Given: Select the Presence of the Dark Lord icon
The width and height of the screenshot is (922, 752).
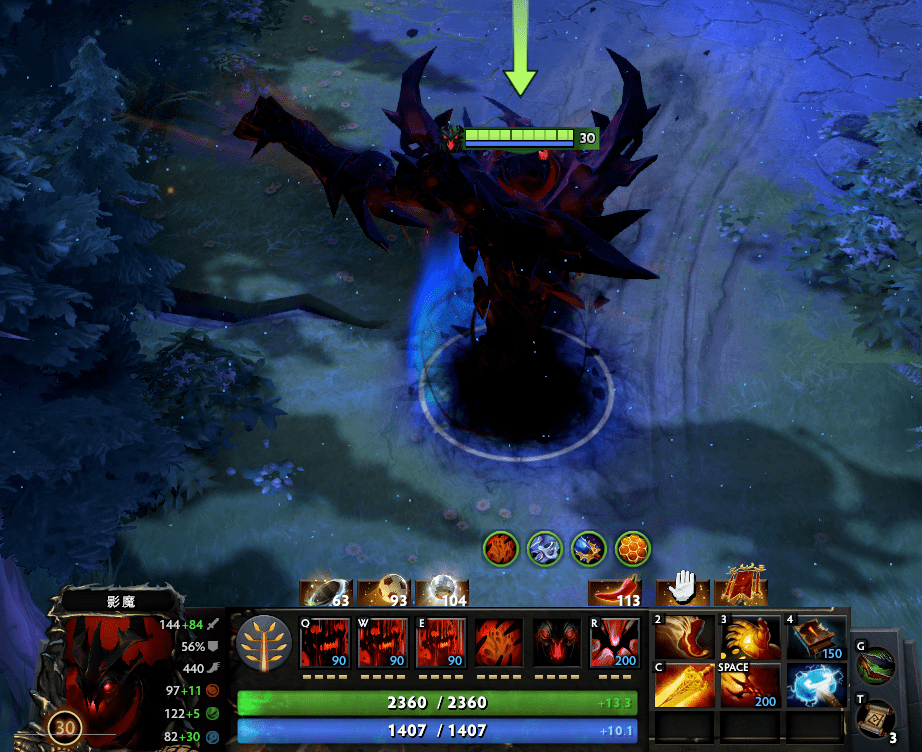Looking at the screenshot, I should [557, 643].
